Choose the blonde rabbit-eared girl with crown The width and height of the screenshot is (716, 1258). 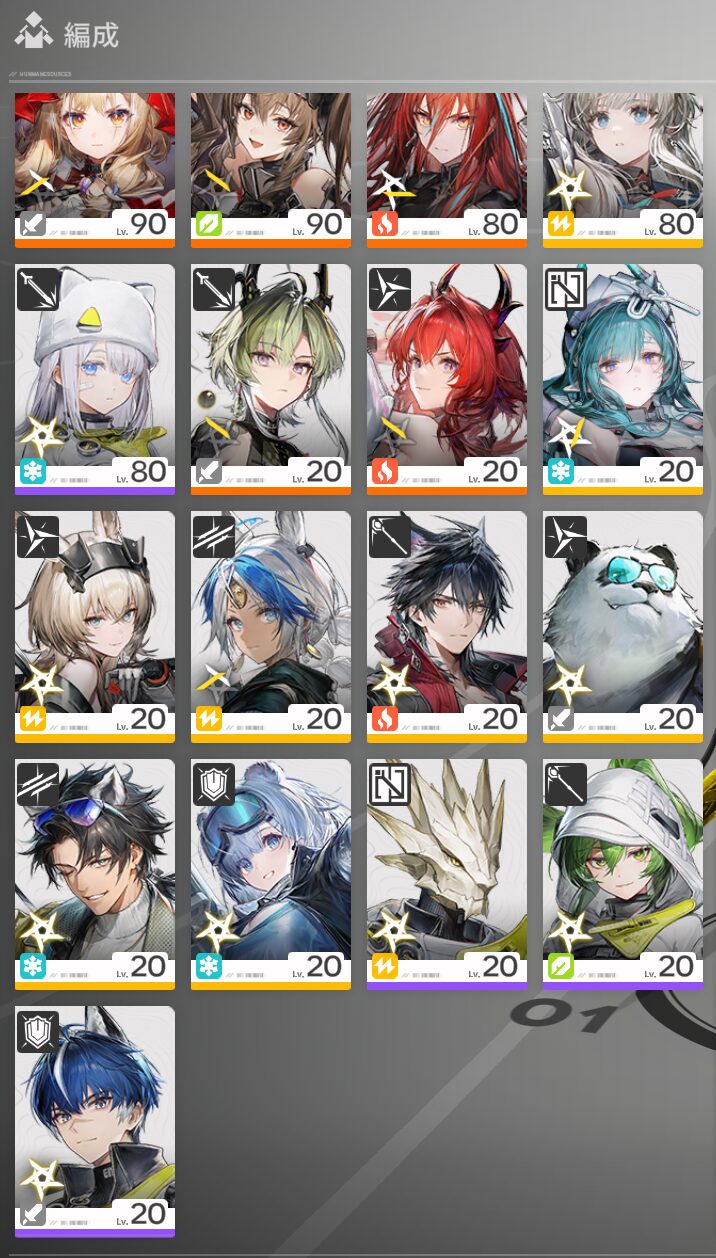tap(95, 623)
